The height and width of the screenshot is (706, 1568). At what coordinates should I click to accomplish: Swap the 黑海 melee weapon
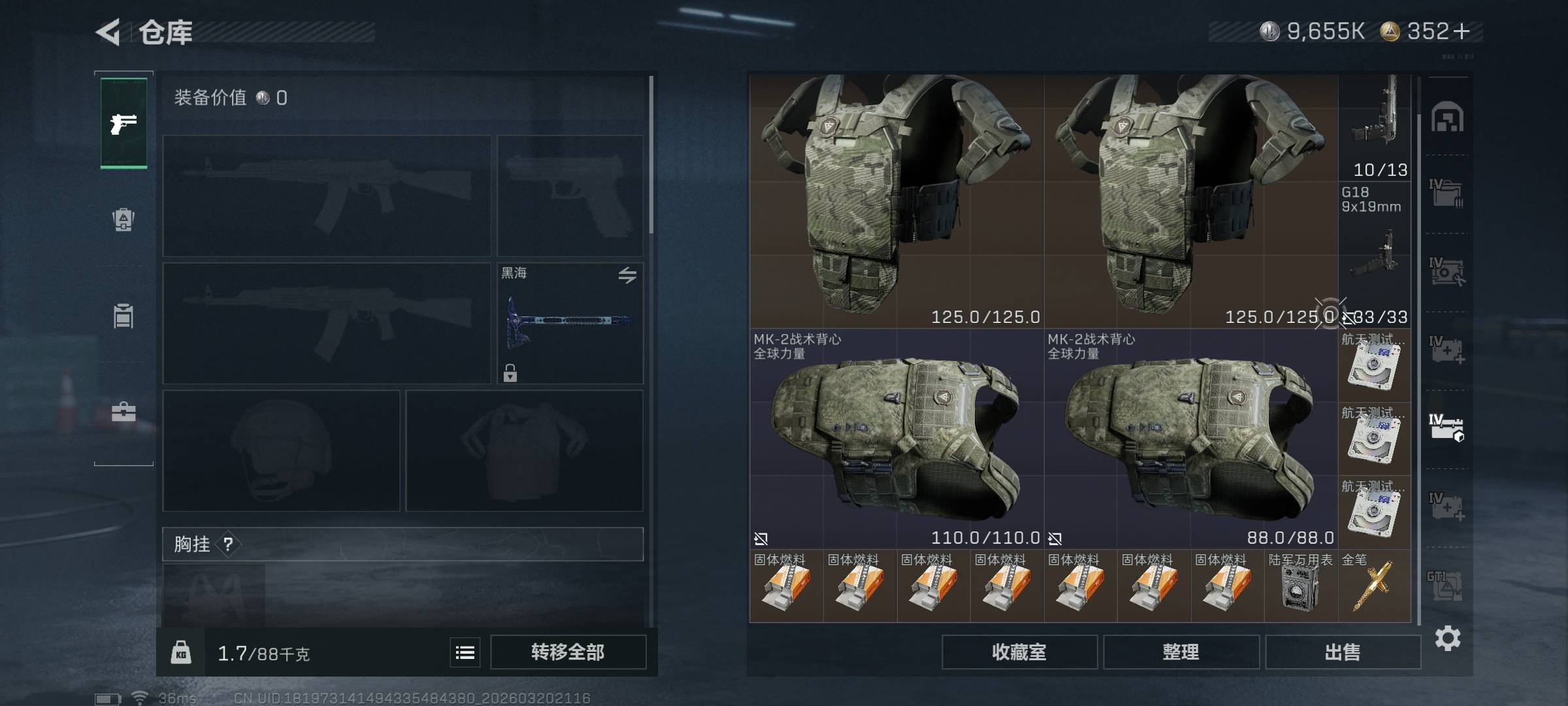pos(627,275)
